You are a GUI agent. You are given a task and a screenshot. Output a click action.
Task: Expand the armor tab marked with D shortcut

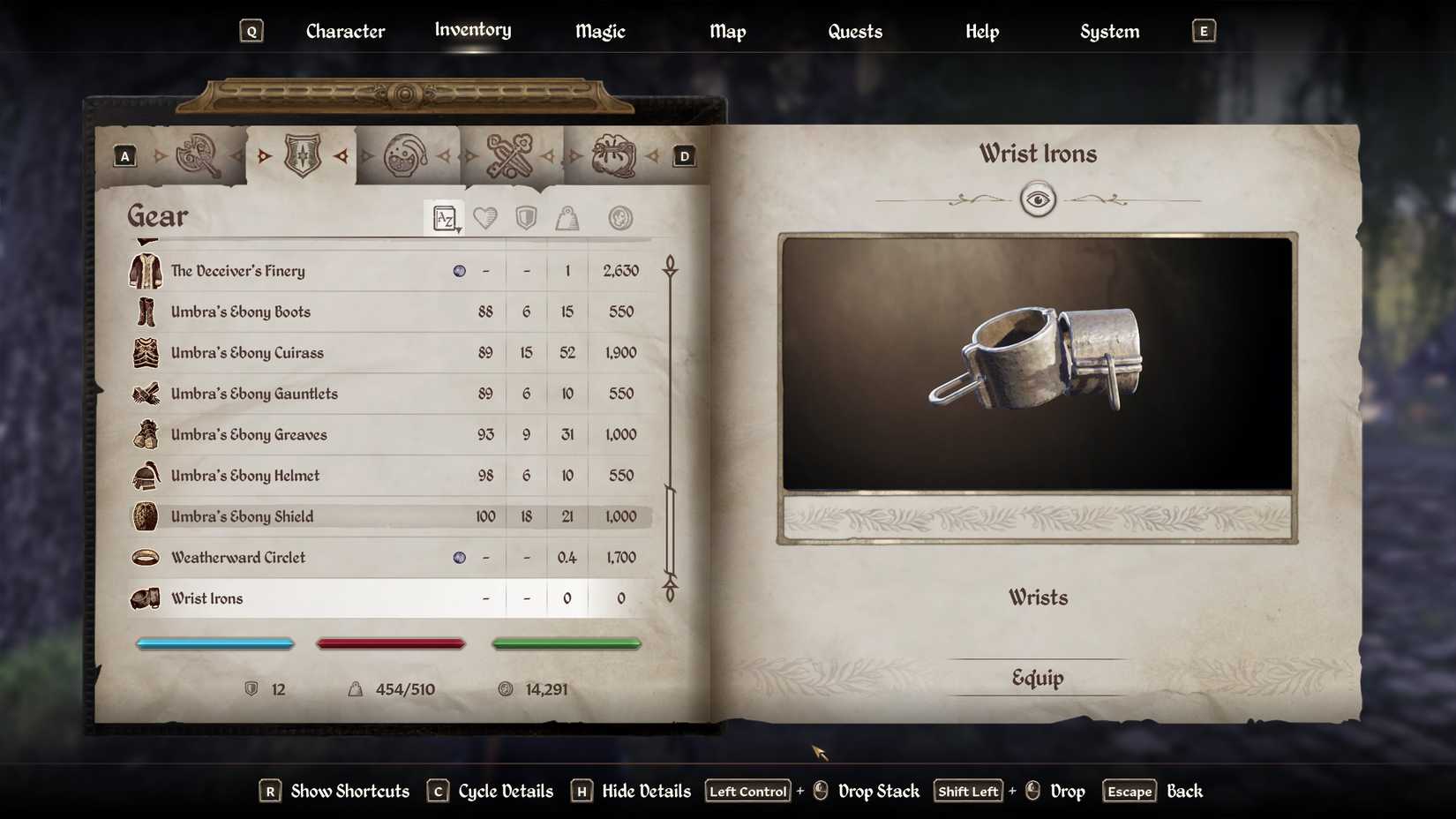683,155
